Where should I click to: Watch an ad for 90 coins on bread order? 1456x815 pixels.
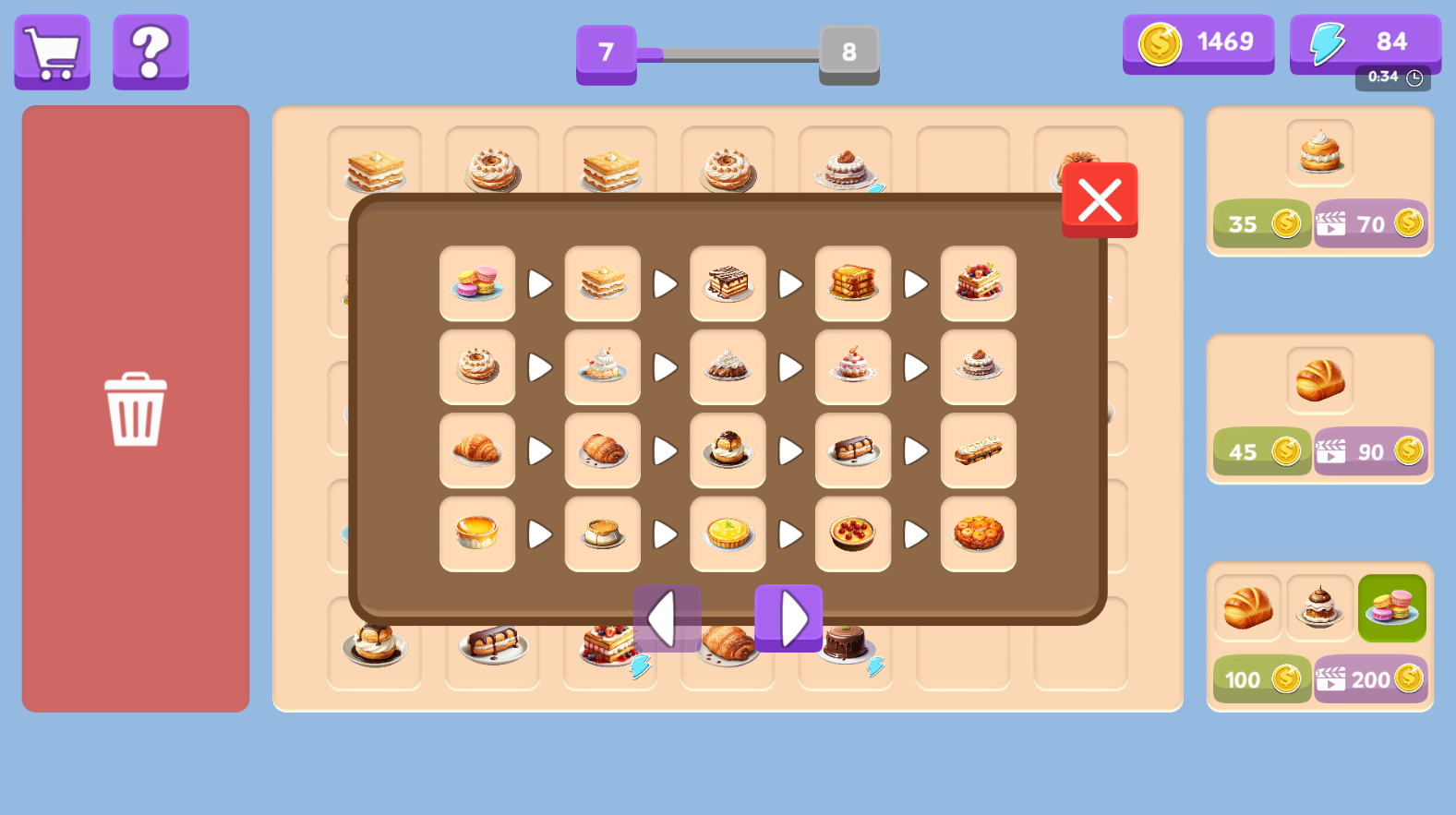(x=1370, y=451)
